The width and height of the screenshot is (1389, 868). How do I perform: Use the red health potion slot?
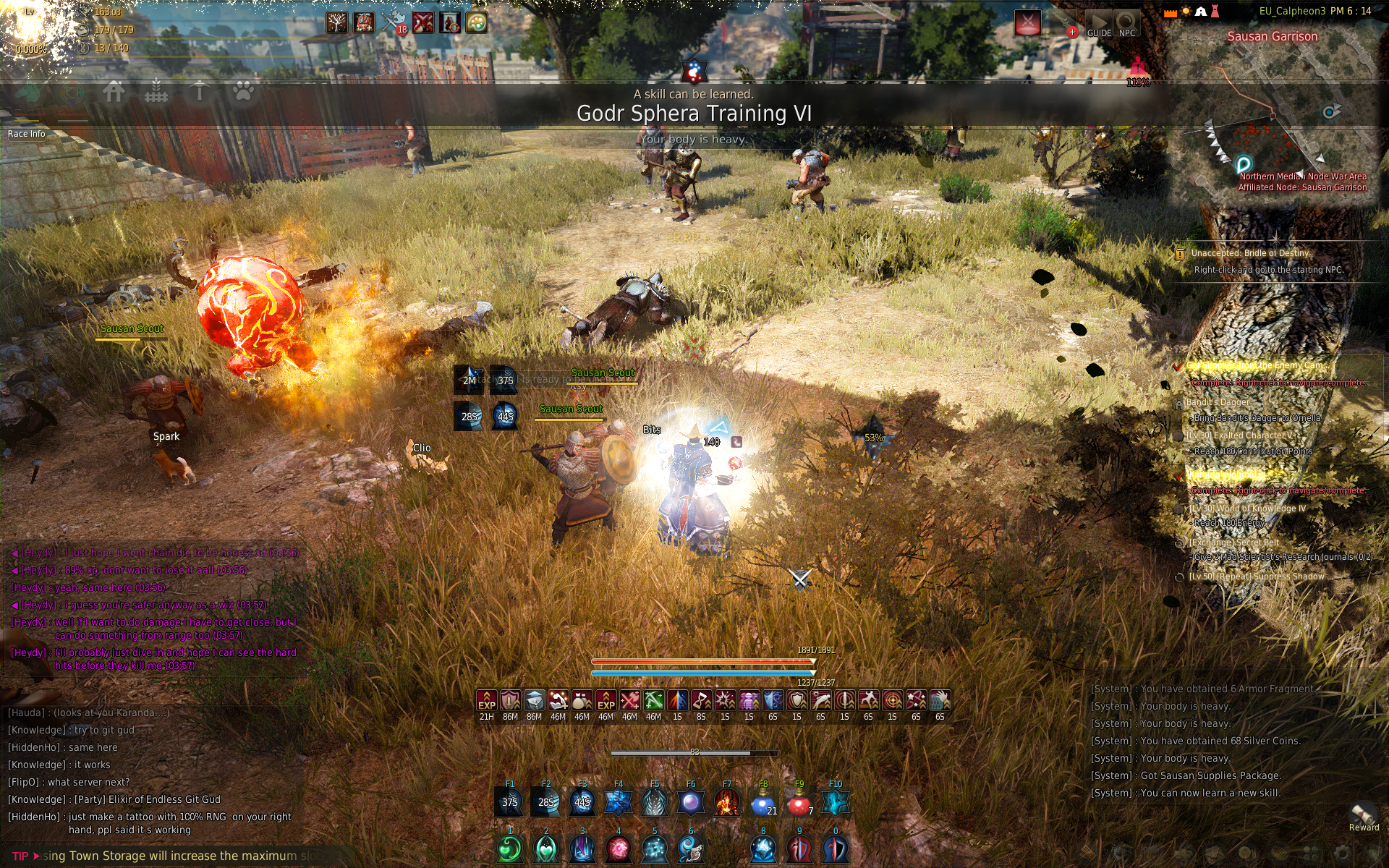pos(799,803)
